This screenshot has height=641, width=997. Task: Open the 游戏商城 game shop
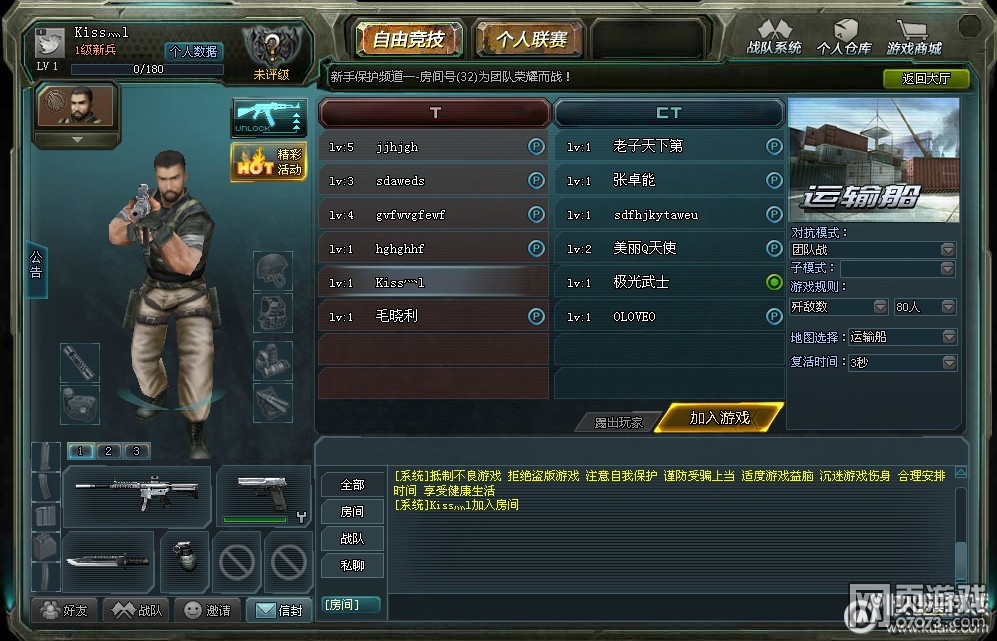914,38
